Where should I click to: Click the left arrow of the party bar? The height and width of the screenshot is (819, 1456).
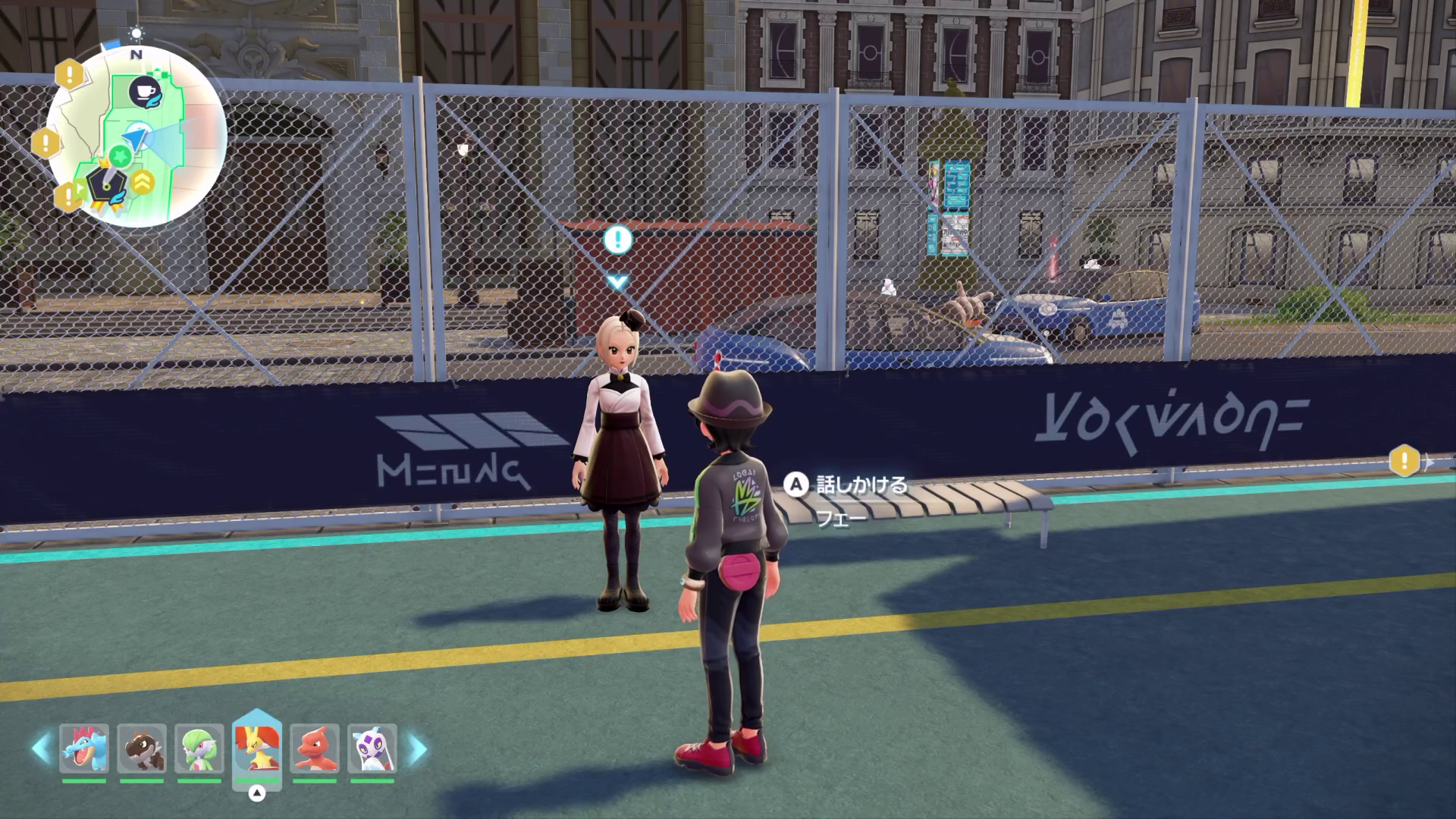(x=41, y=748)
